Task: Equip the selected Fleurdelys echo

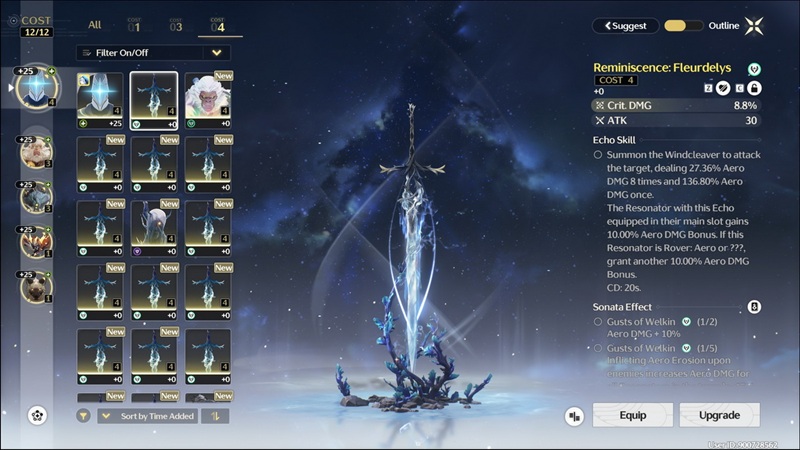Action: [632, 415]
